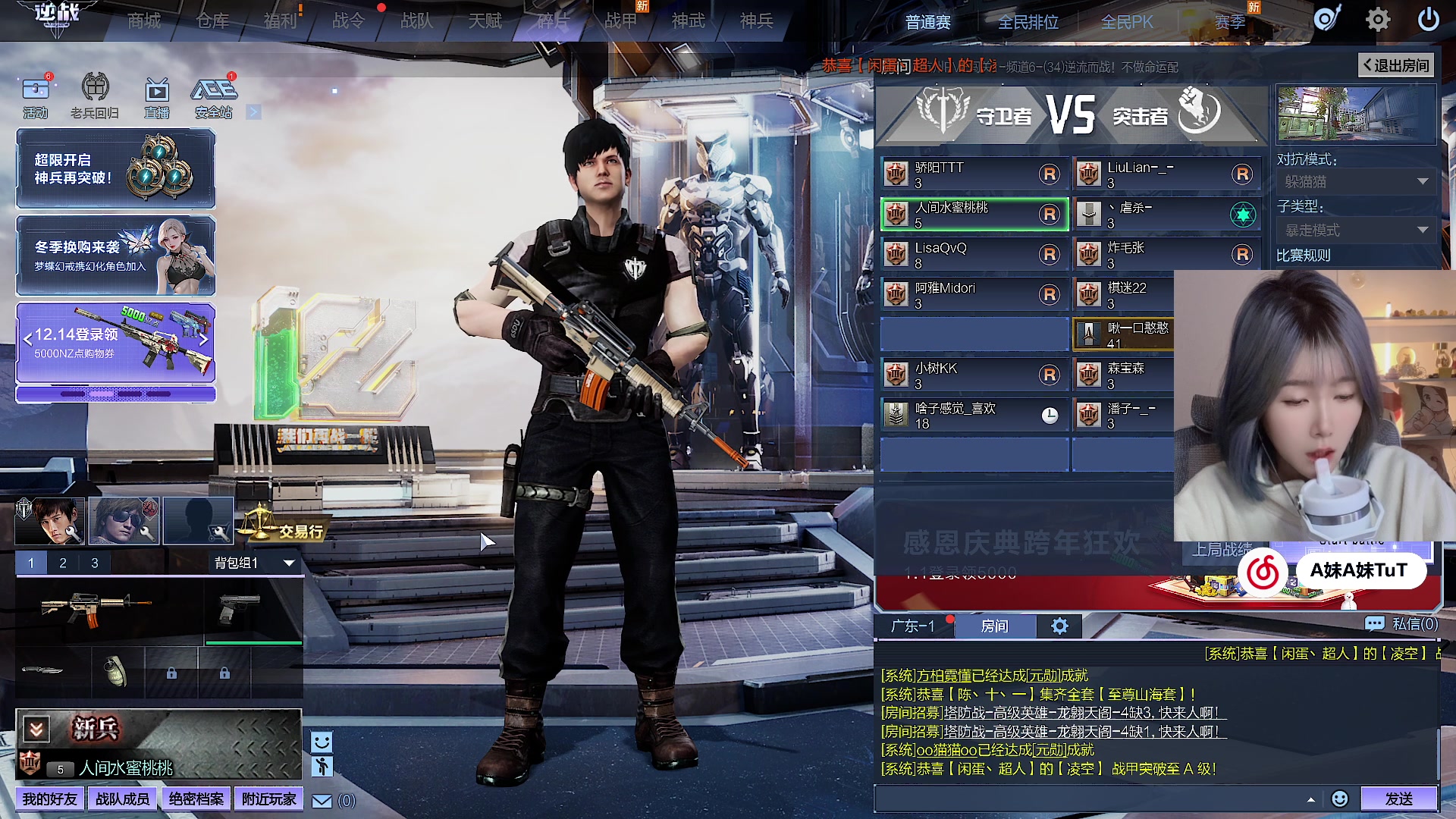View the 比赛规则 match rules
1456x819 pixels.
pos(1303,256)
